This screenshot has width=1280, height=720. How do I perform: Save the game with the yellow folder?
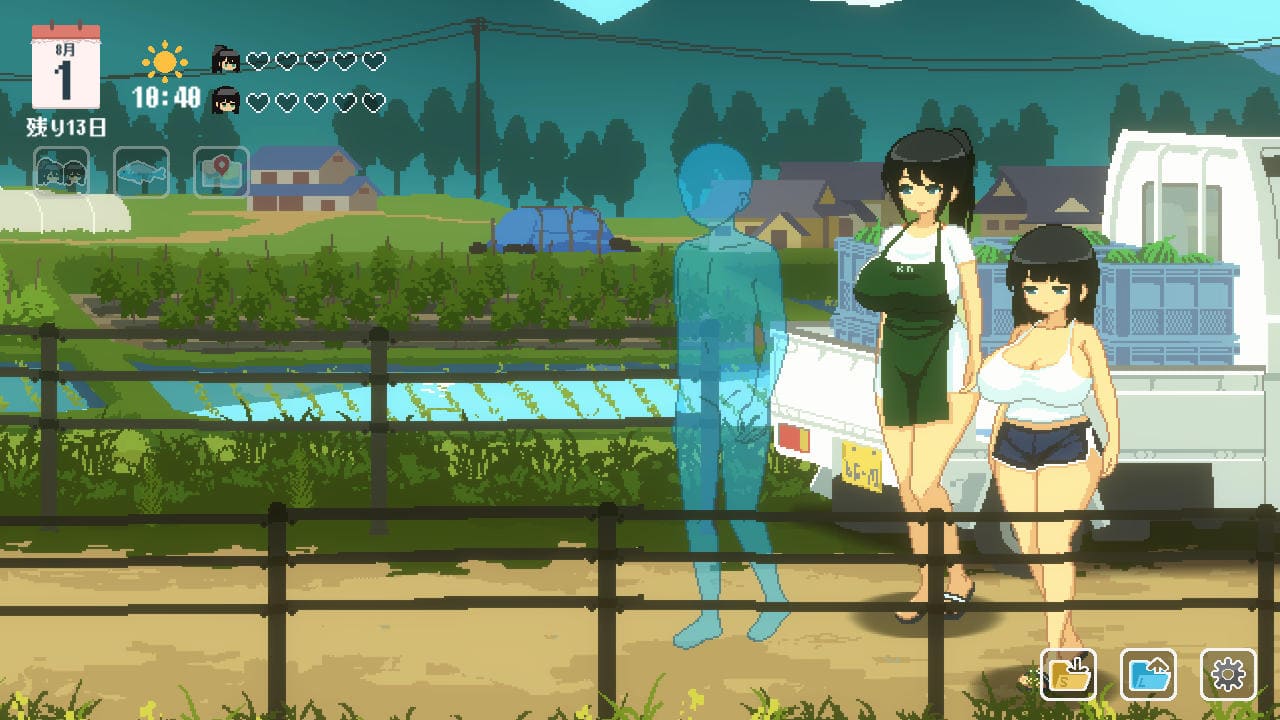(x=1068, y=675)
